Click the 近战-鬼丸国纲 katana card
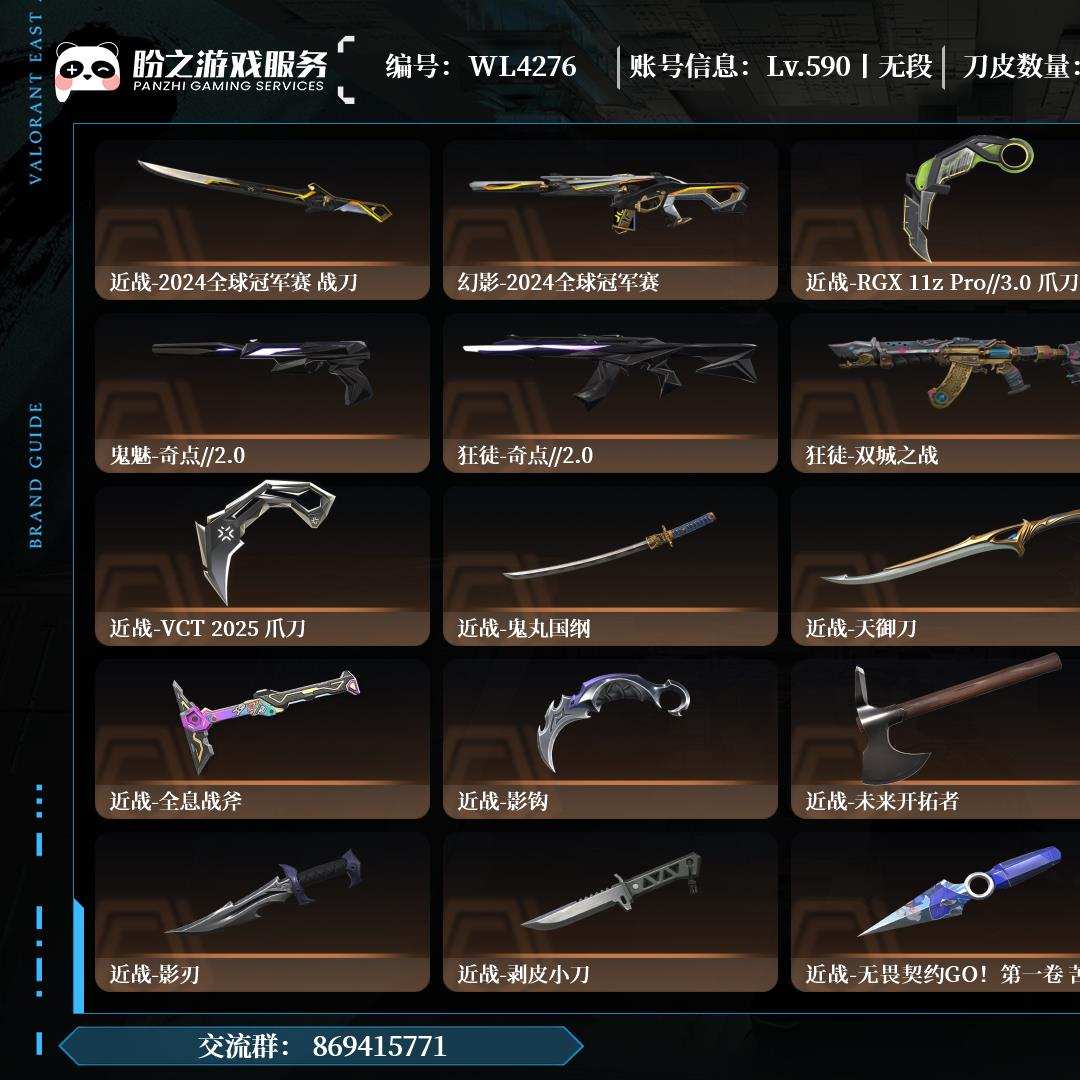This screenshot has height=1080, width=1080. click(610, 566)
